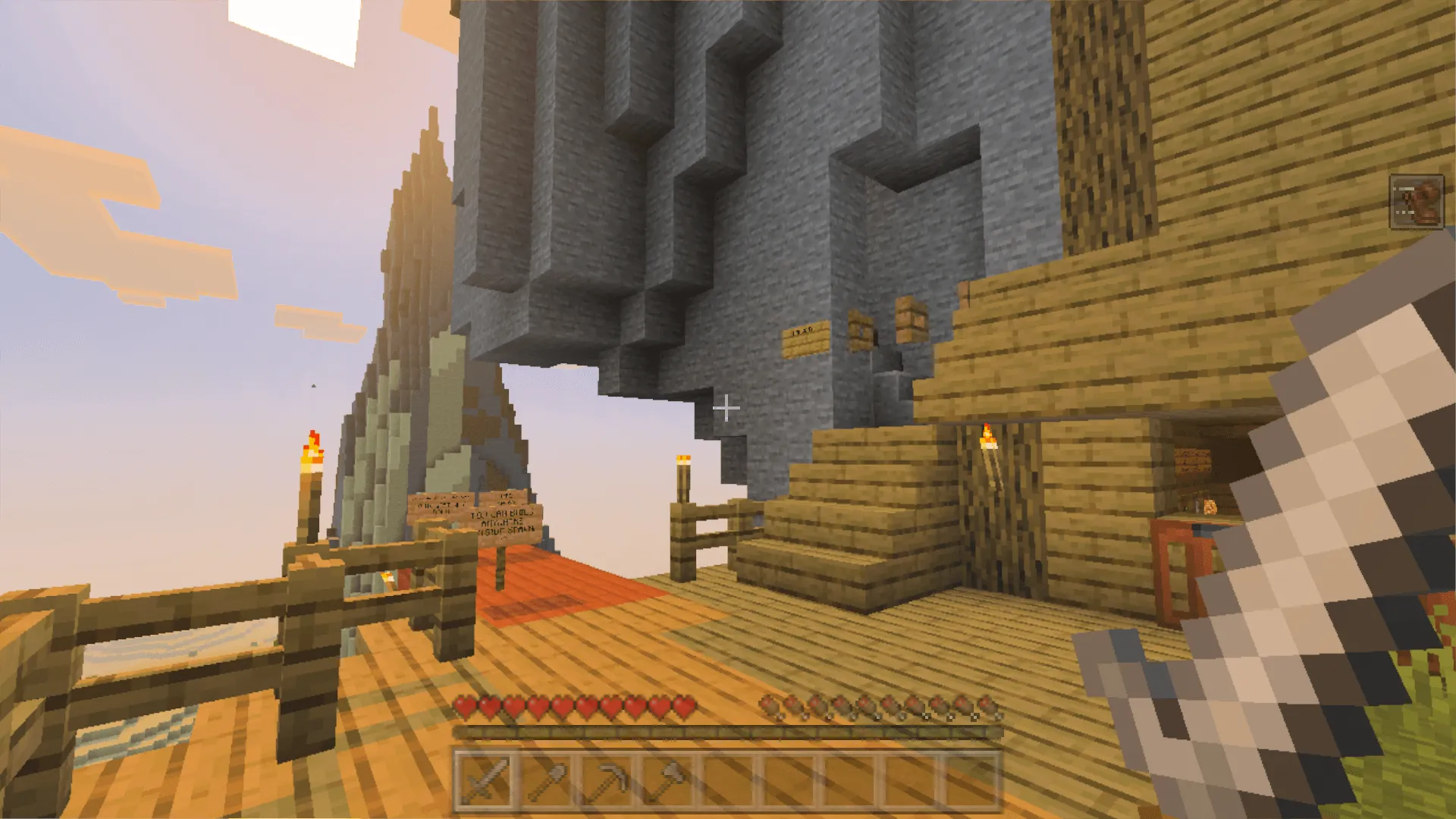Click the rightmost drumstick in the hunger bar
1456x819 pixels.
(988, 704)
